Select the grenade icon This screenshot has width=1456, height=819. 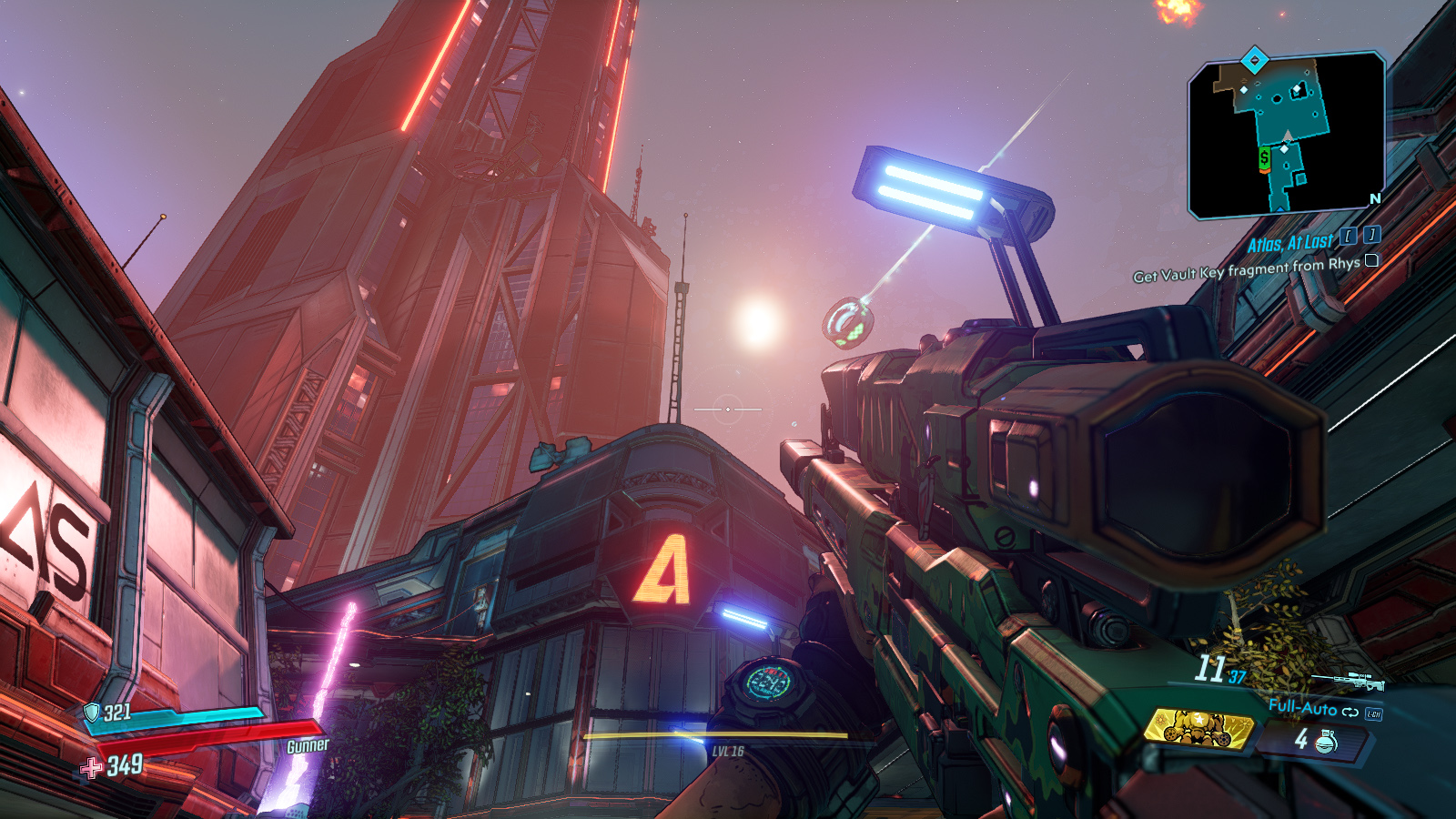(1327, 742)
